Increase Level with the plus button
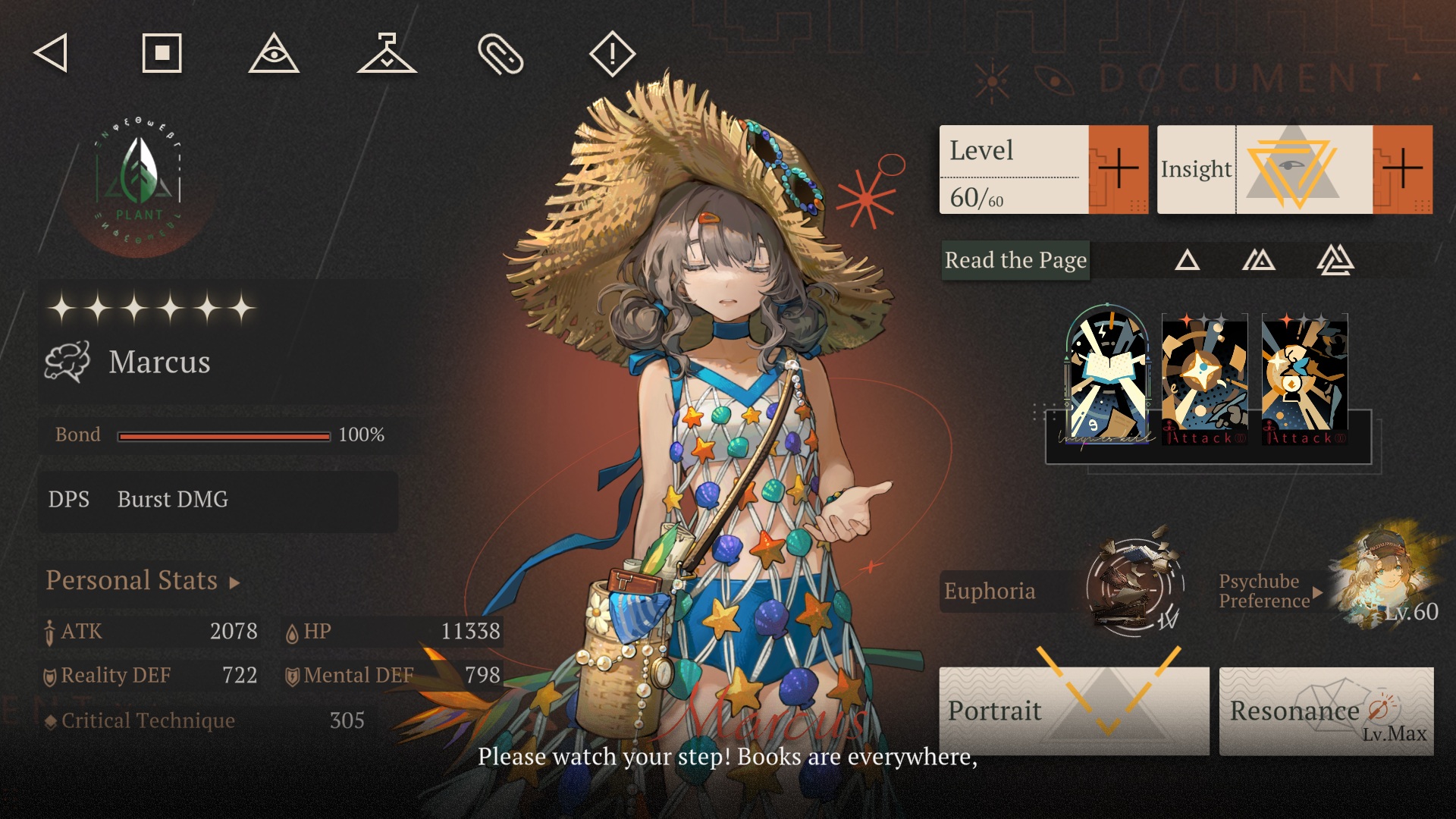 pos(1118,169)
